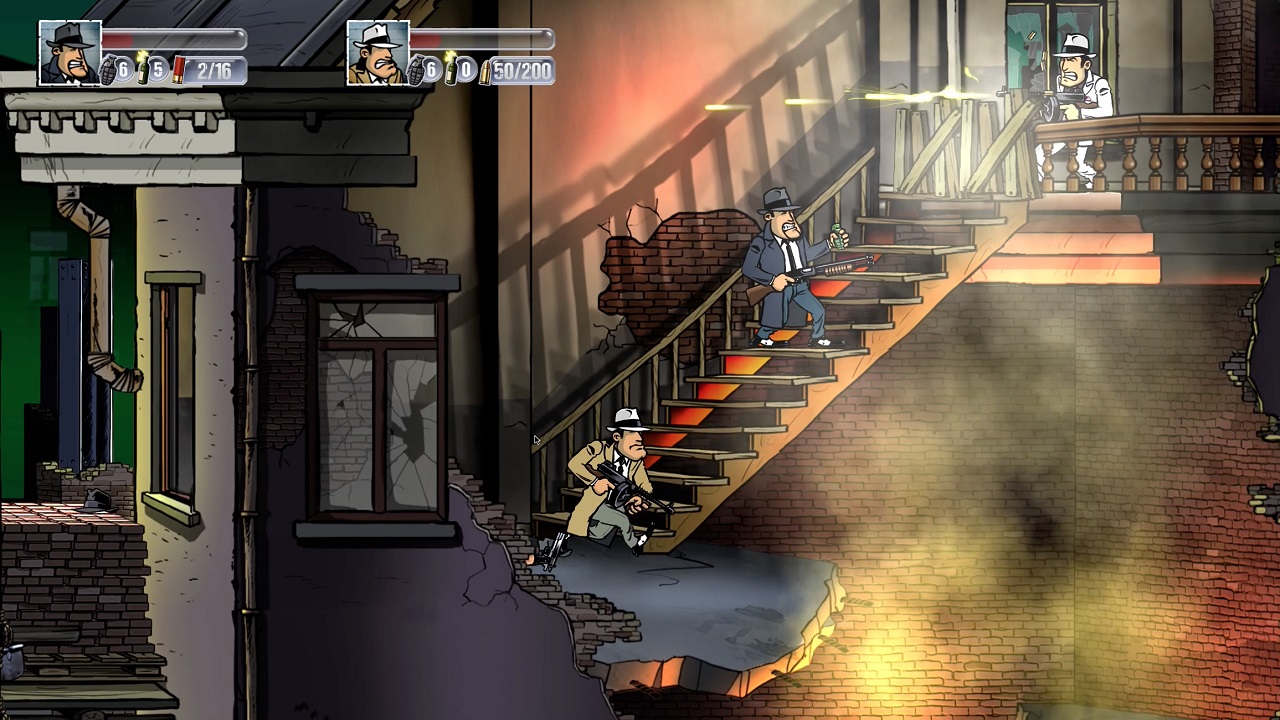Click the dark-fedora gangster player portrait
The width and height of the screenshot is (1280, 720).
[x=70, y=52]
